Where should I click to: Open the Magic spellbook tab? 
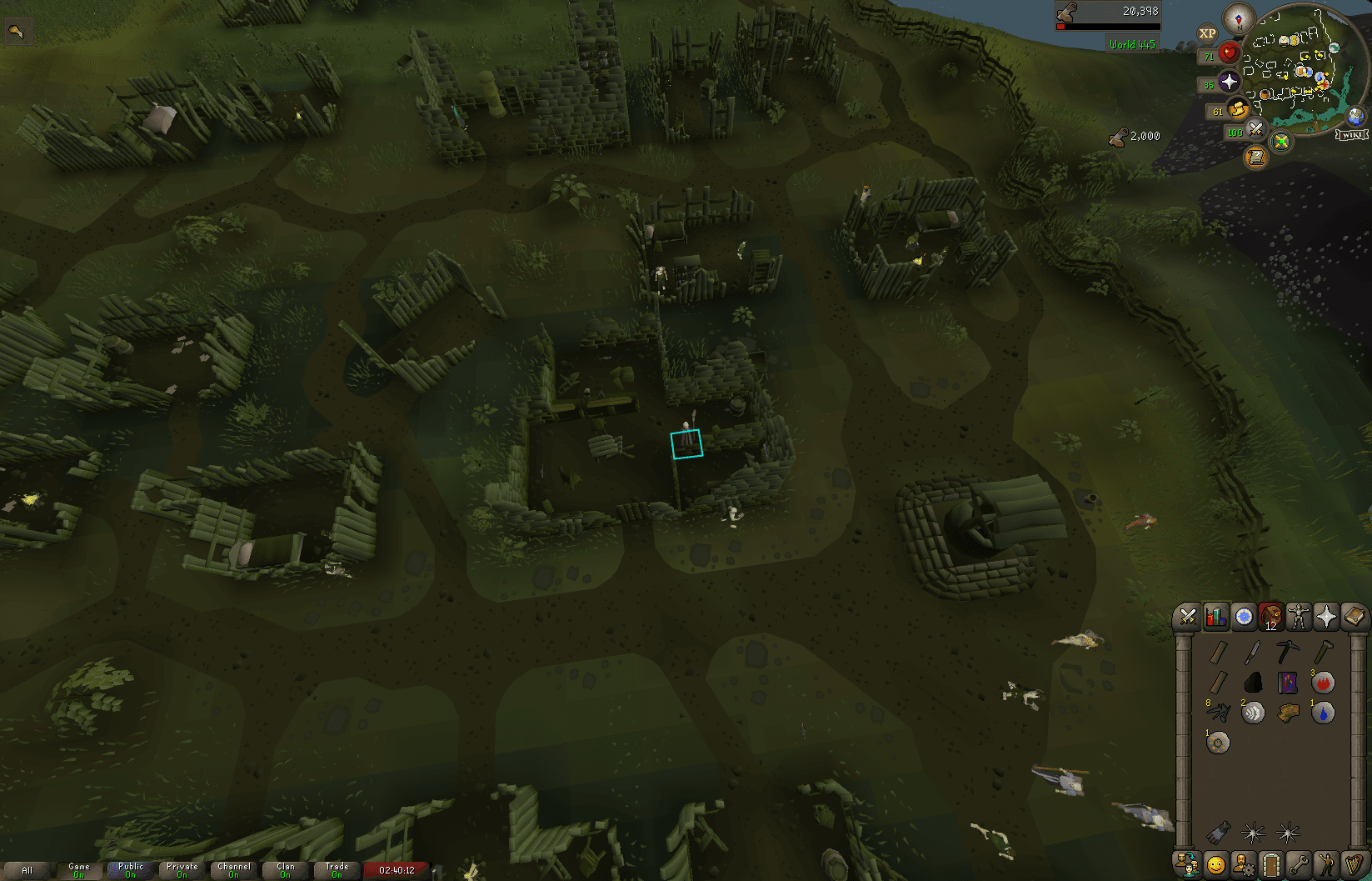[1355, 618]
